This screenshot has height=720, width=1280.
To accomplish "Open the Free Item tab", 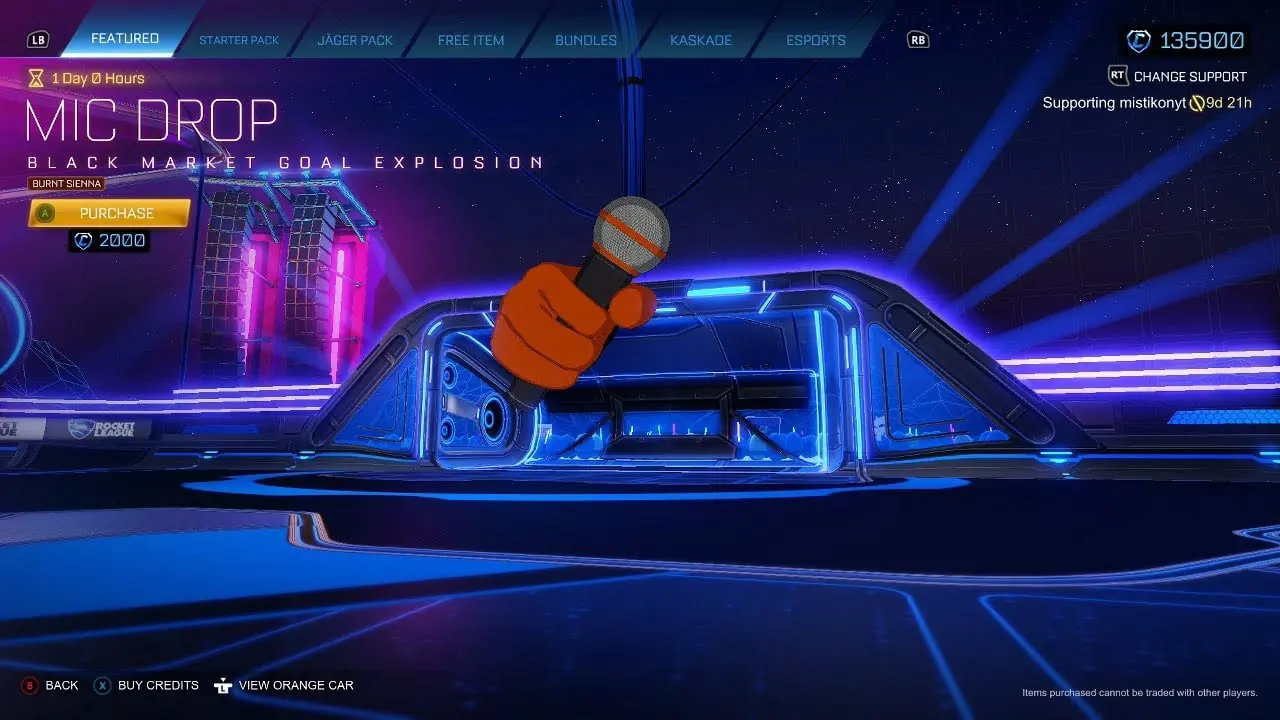I will [470, 39].
